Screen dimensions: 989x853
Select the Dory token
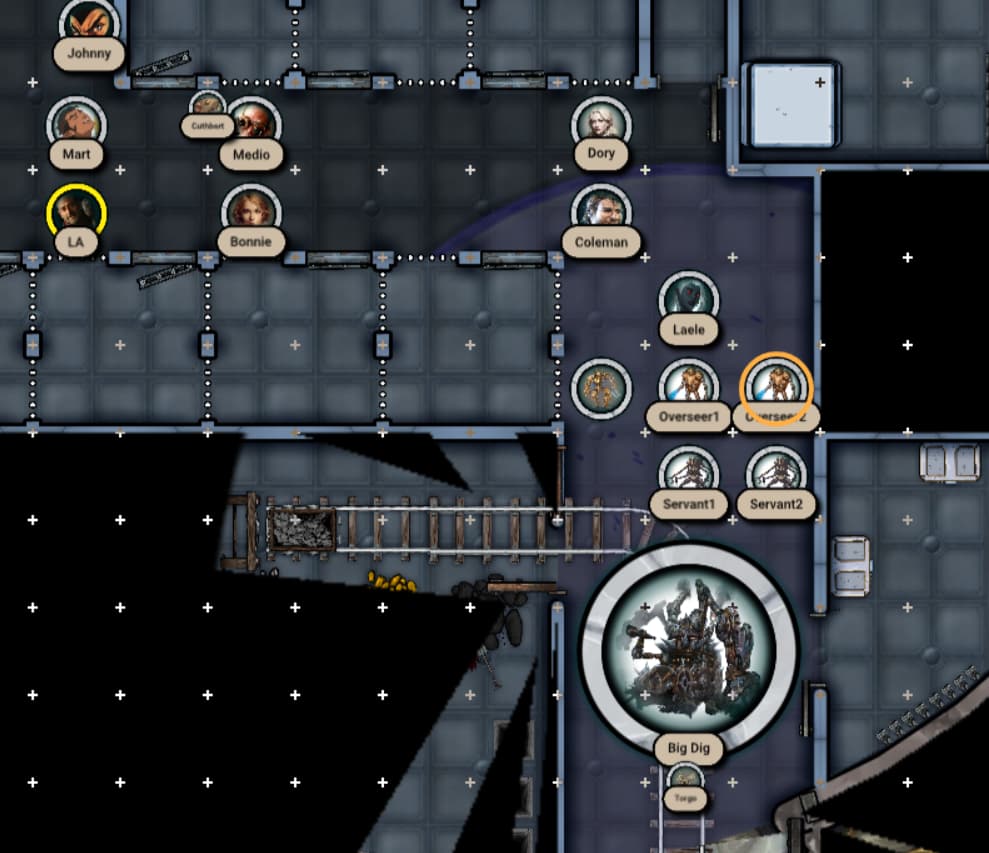pyautogui.click(x=601, y=124)
